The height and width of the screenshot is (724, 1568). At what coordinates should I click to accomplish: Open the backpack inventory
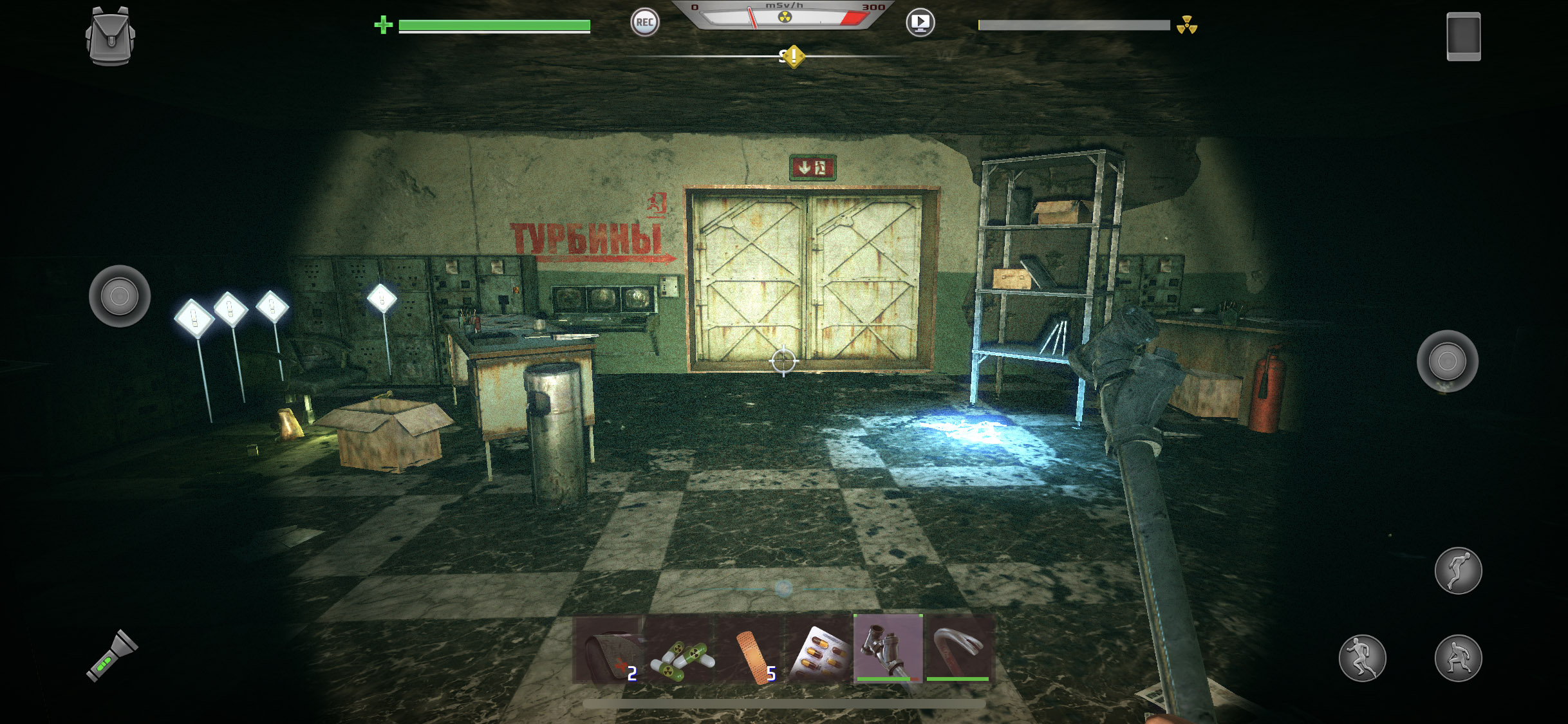click(x=110, y=36)
